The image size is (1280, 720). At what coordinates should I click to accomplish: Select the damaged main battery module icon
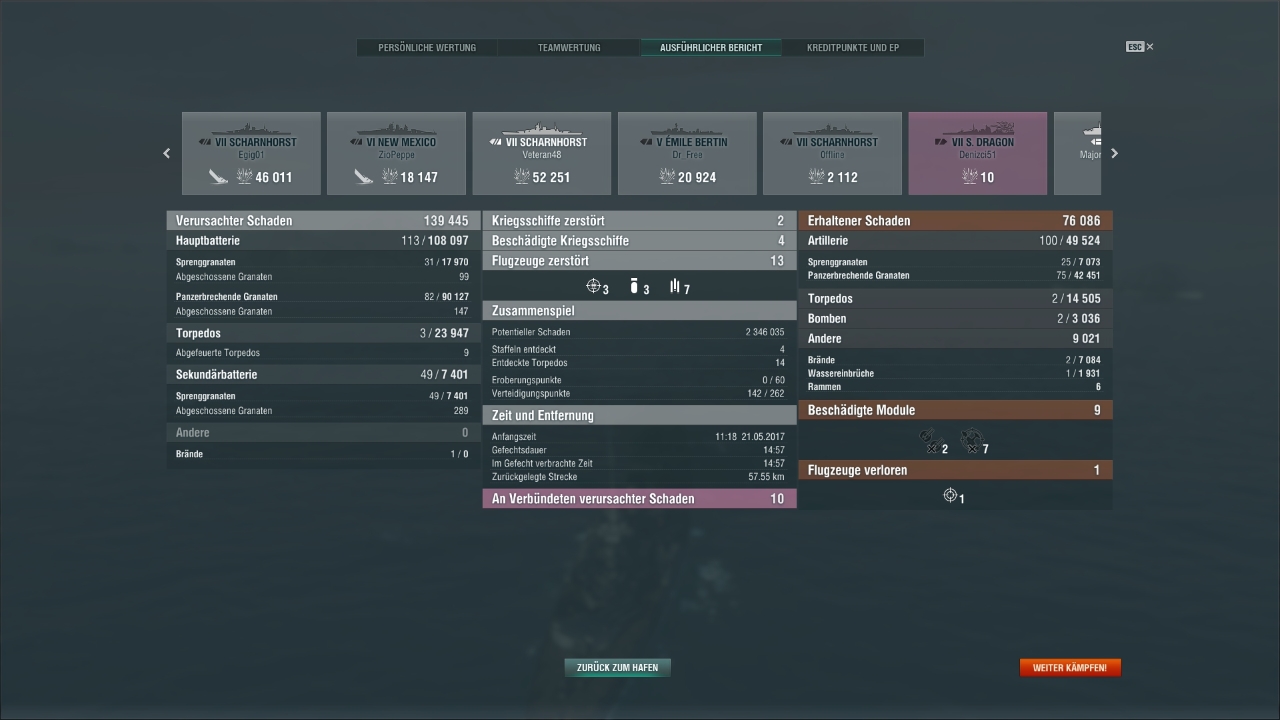[928, 440]
